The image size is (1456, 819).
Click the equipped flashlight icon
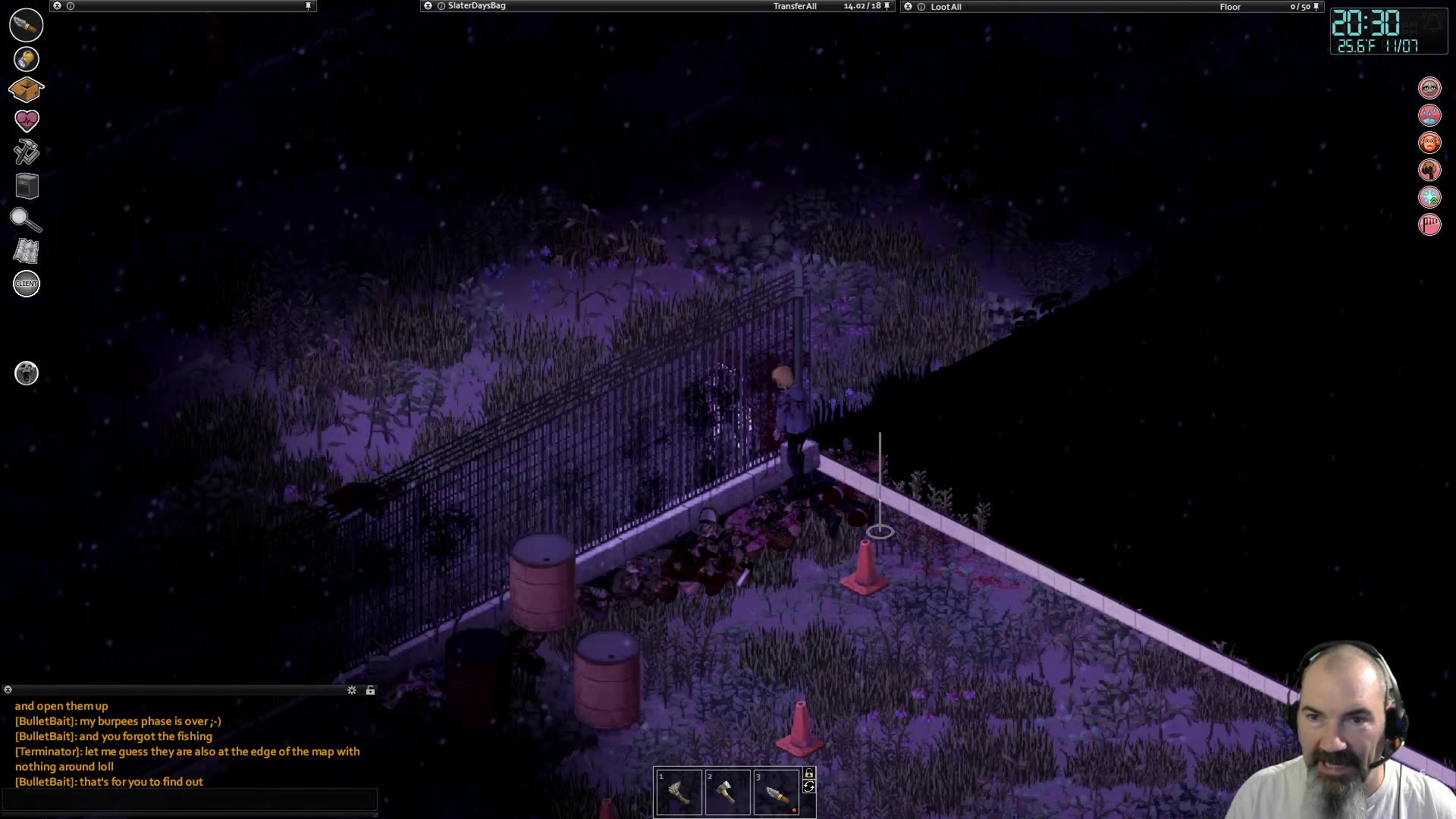tap(26, 25)
